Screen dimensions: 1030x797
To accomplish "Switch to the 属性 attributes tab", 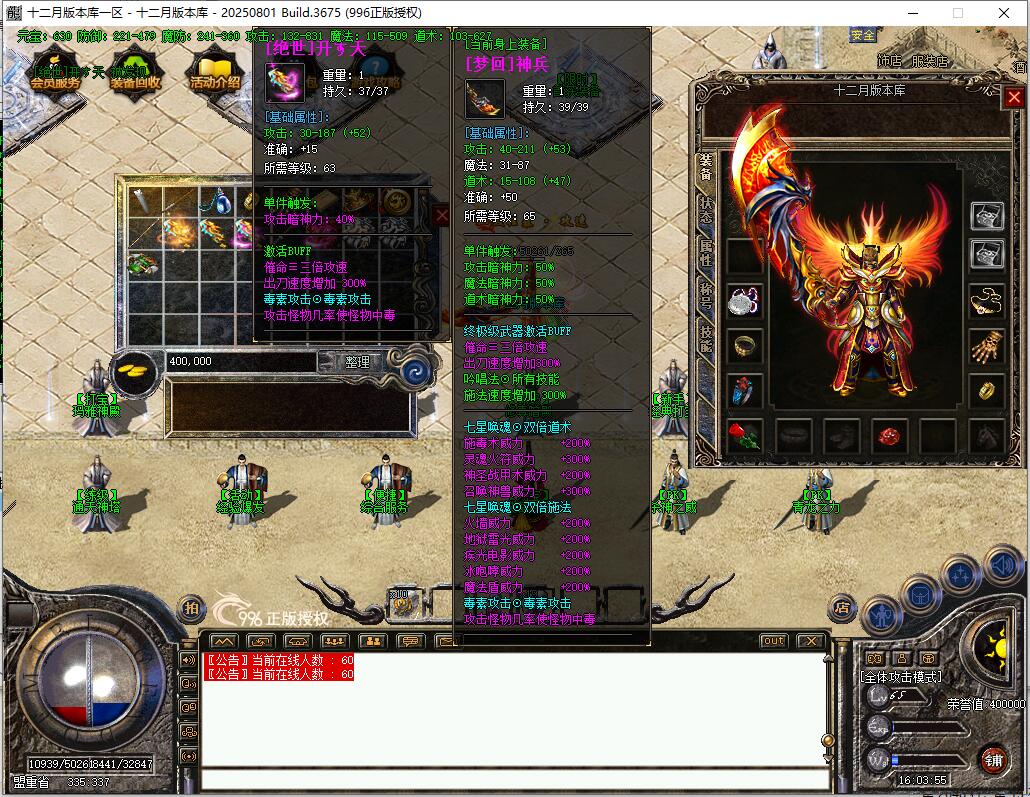I will [707, 252].
